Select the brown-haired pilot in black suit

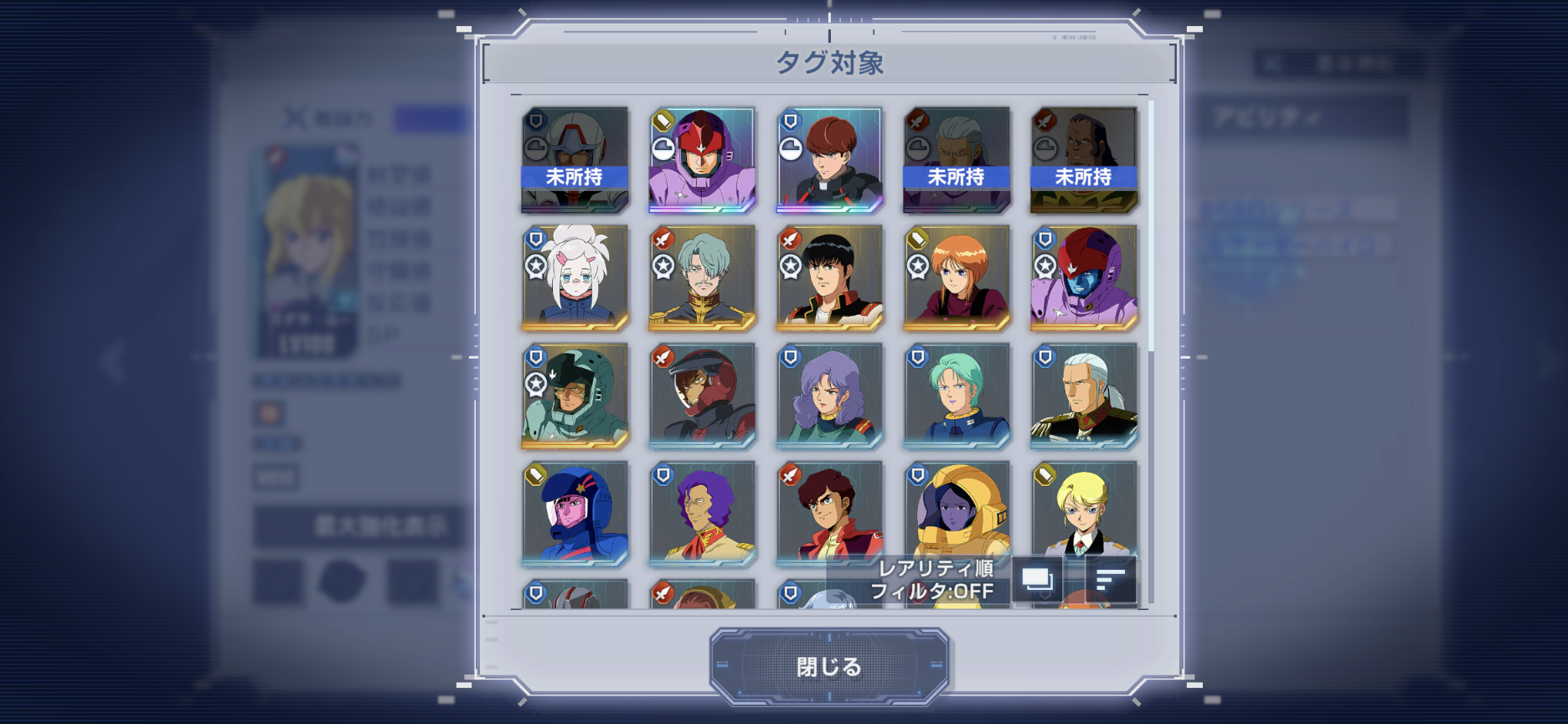[x=829, y=159]
